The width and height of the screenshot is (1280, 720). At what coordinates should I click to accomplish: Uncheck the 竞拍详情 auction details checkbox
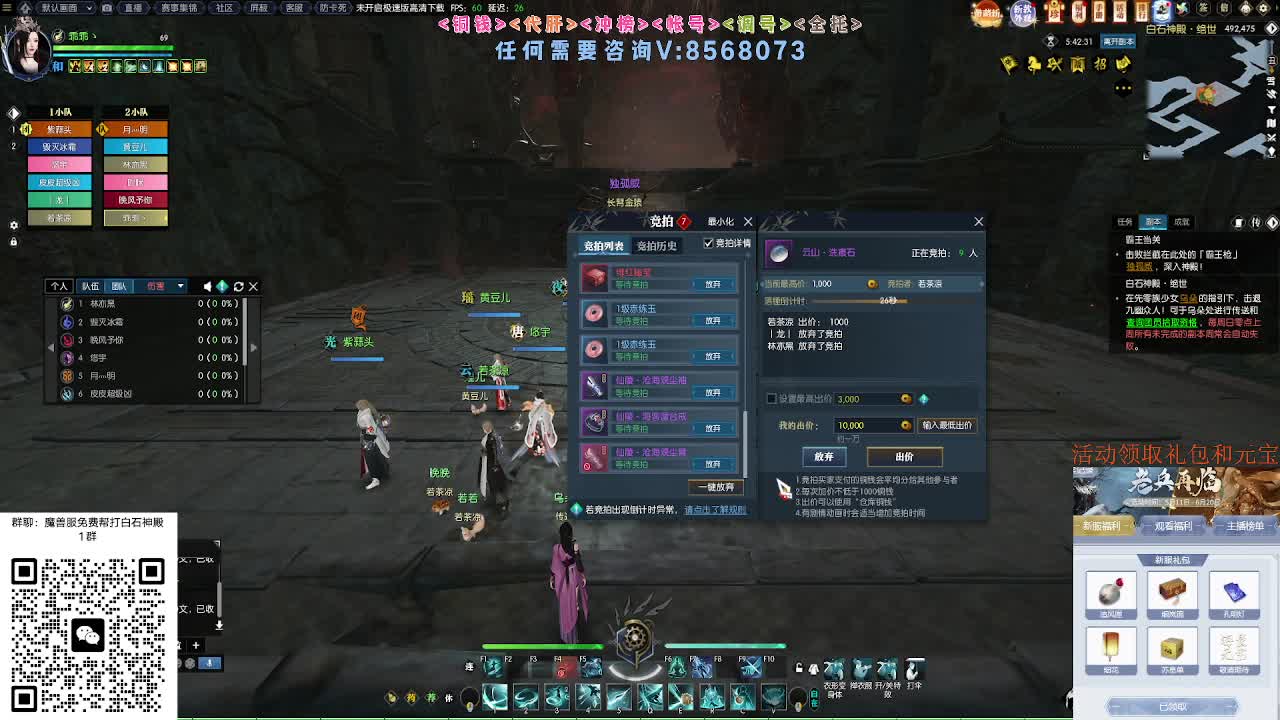tap(707, 244)
